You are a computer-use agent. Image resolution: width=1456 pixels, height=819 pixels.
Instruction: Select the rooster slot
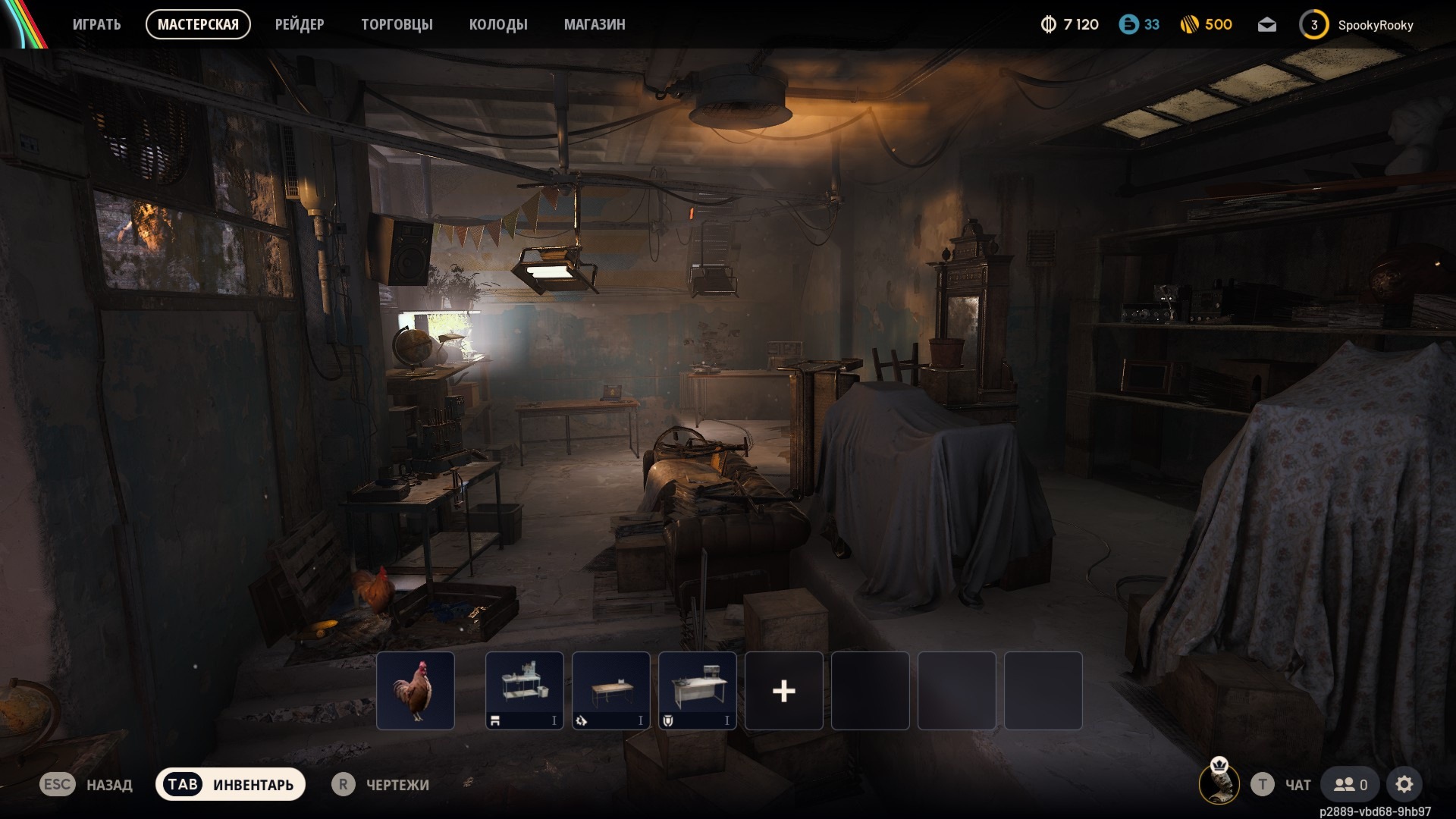pyautogui.click(x=416, y=691)
